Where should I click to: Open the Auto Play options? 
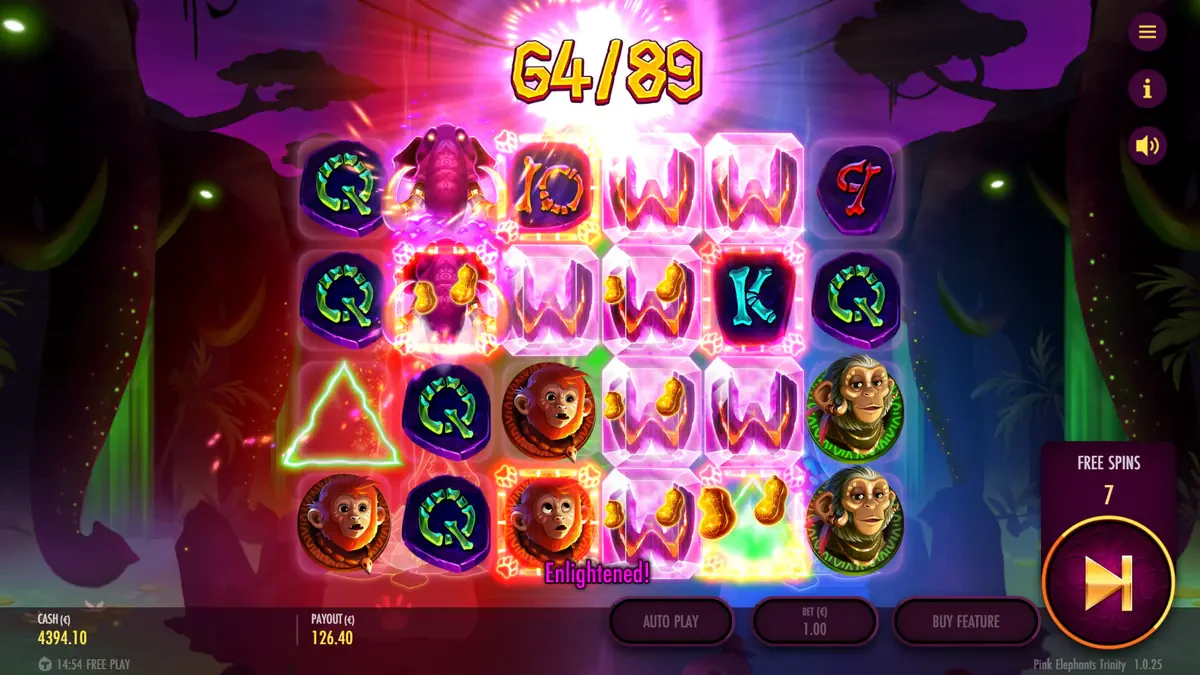(671, 621)
